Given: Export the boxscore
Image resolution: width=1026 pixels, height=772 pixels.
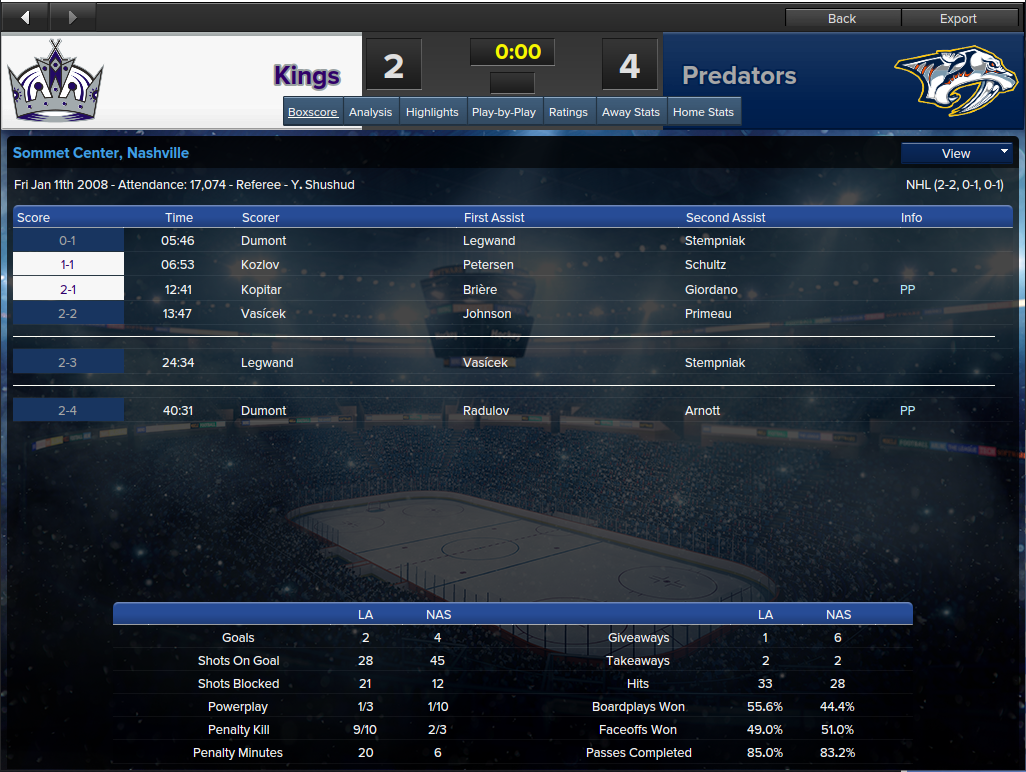Looking at the screenshot, I should (x=958, y=18).
